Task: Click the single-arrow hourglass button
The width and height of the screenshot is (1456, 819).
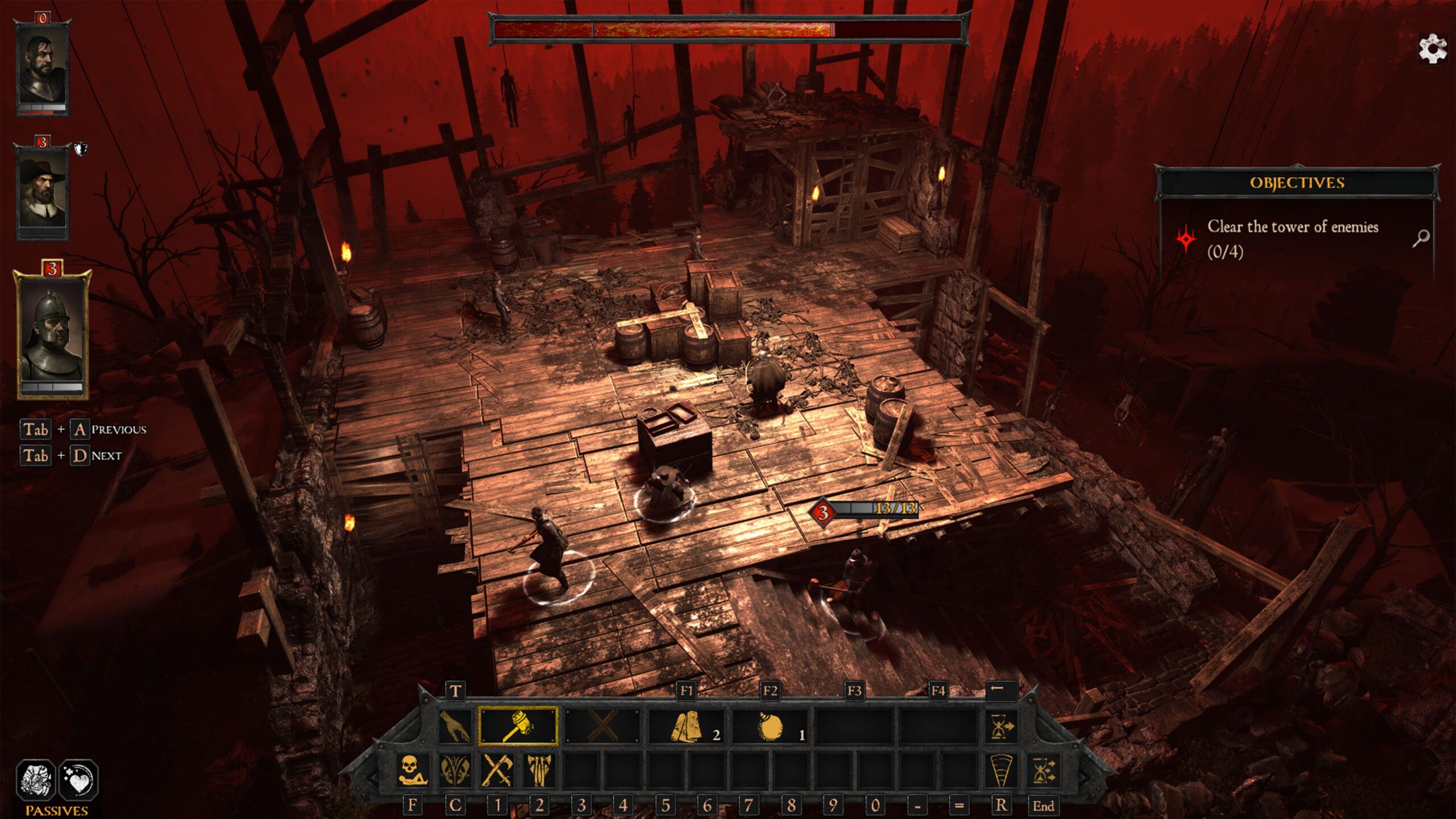Action: click(1001, 727)
